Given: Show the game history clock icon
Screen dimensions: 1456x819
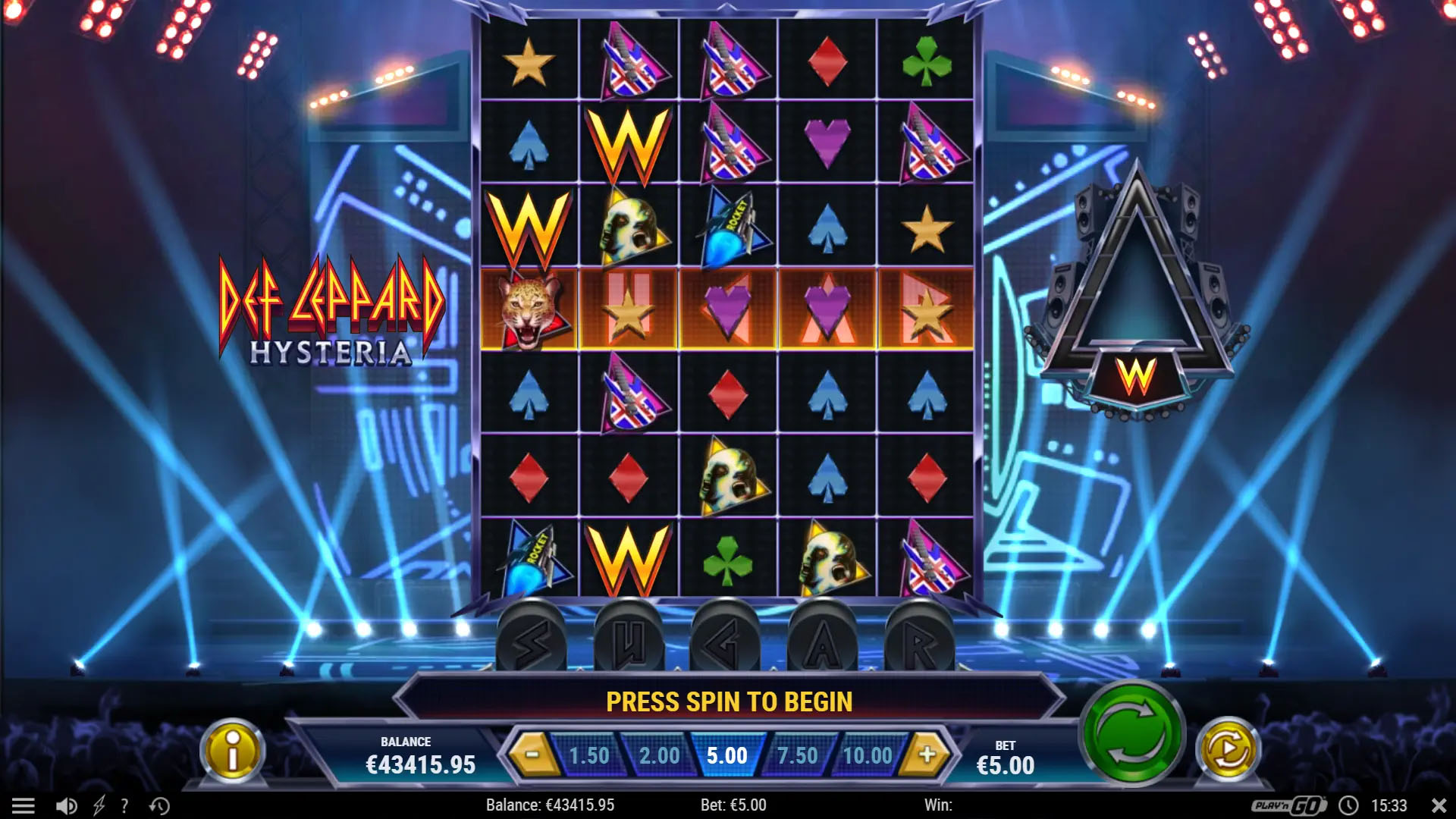Looking at the screenshot, I should tap(159, 805).
